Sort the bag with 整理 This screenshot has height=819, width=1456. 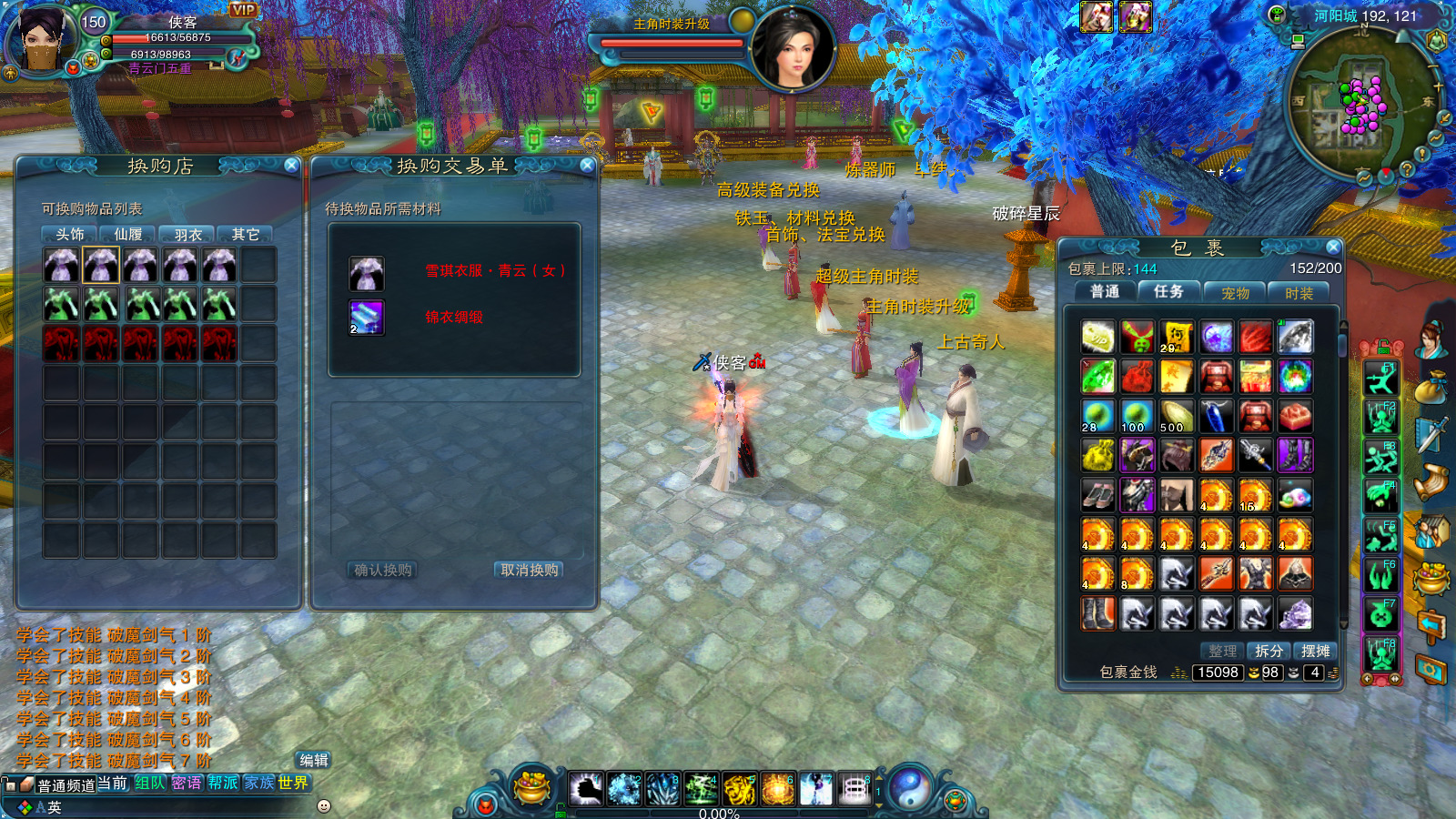(1222, 651)
